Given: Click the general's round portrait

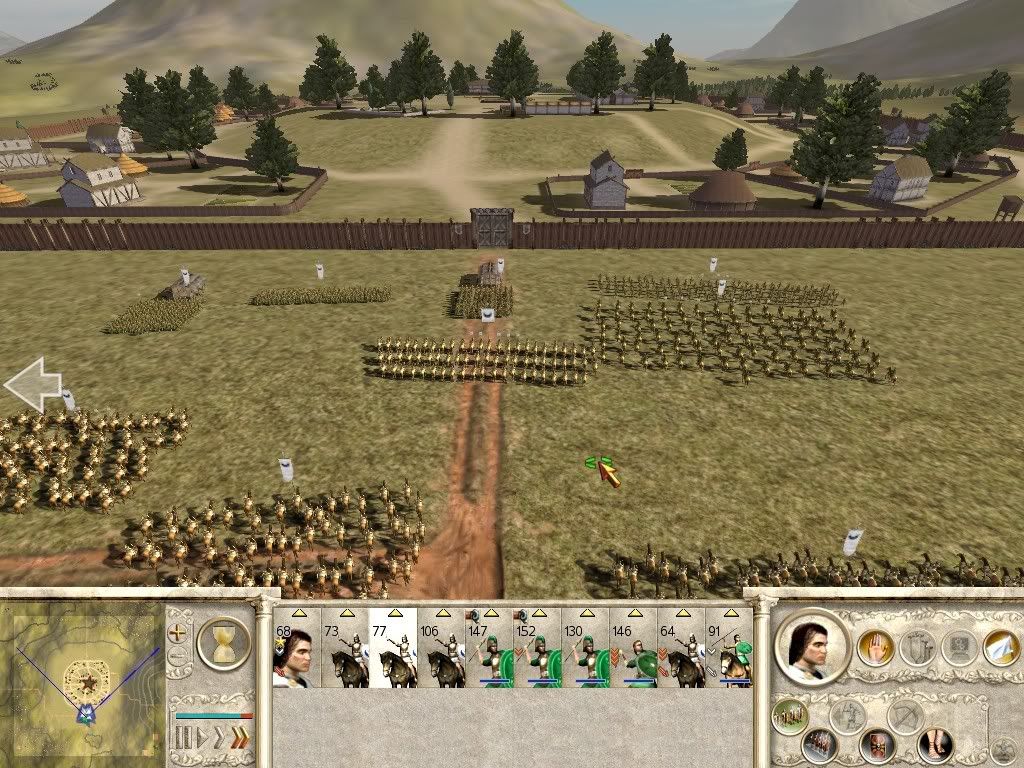Looking at the screenshot, I should [x=811, y=647].
